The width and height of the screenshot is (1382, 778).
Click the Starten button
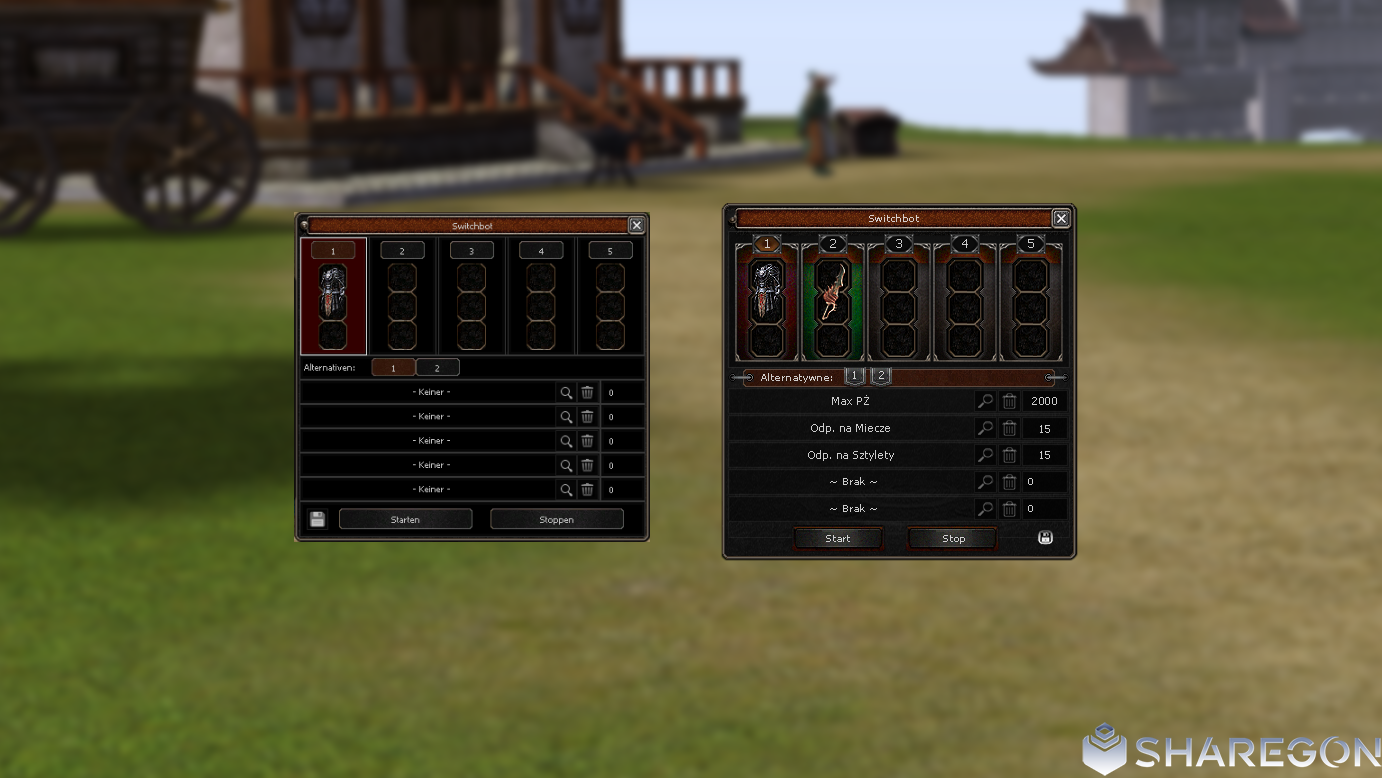click(x=405, y=519)
